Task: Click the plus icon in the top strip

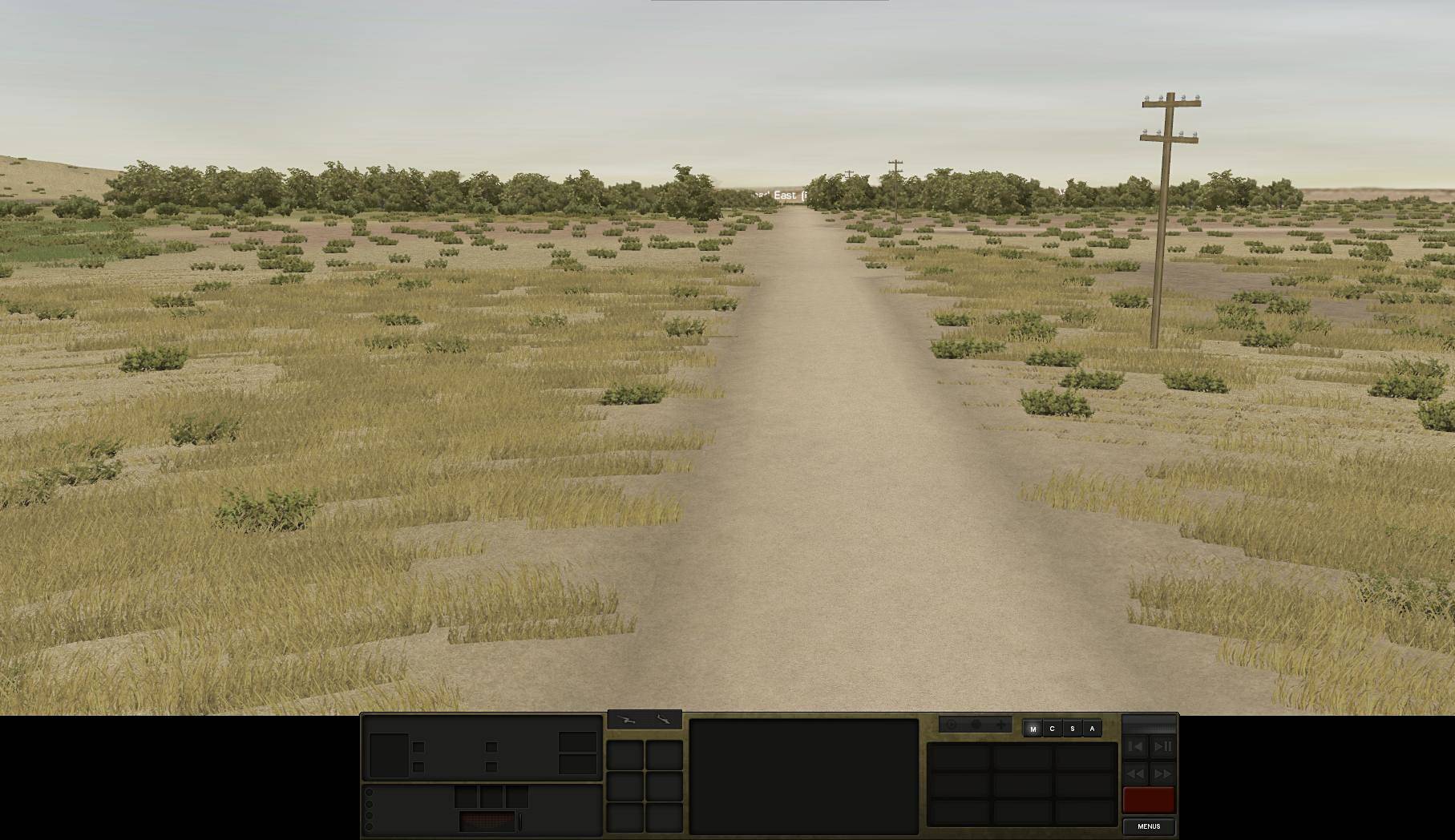Action: pyautogui.click(x=1000, y=724)
